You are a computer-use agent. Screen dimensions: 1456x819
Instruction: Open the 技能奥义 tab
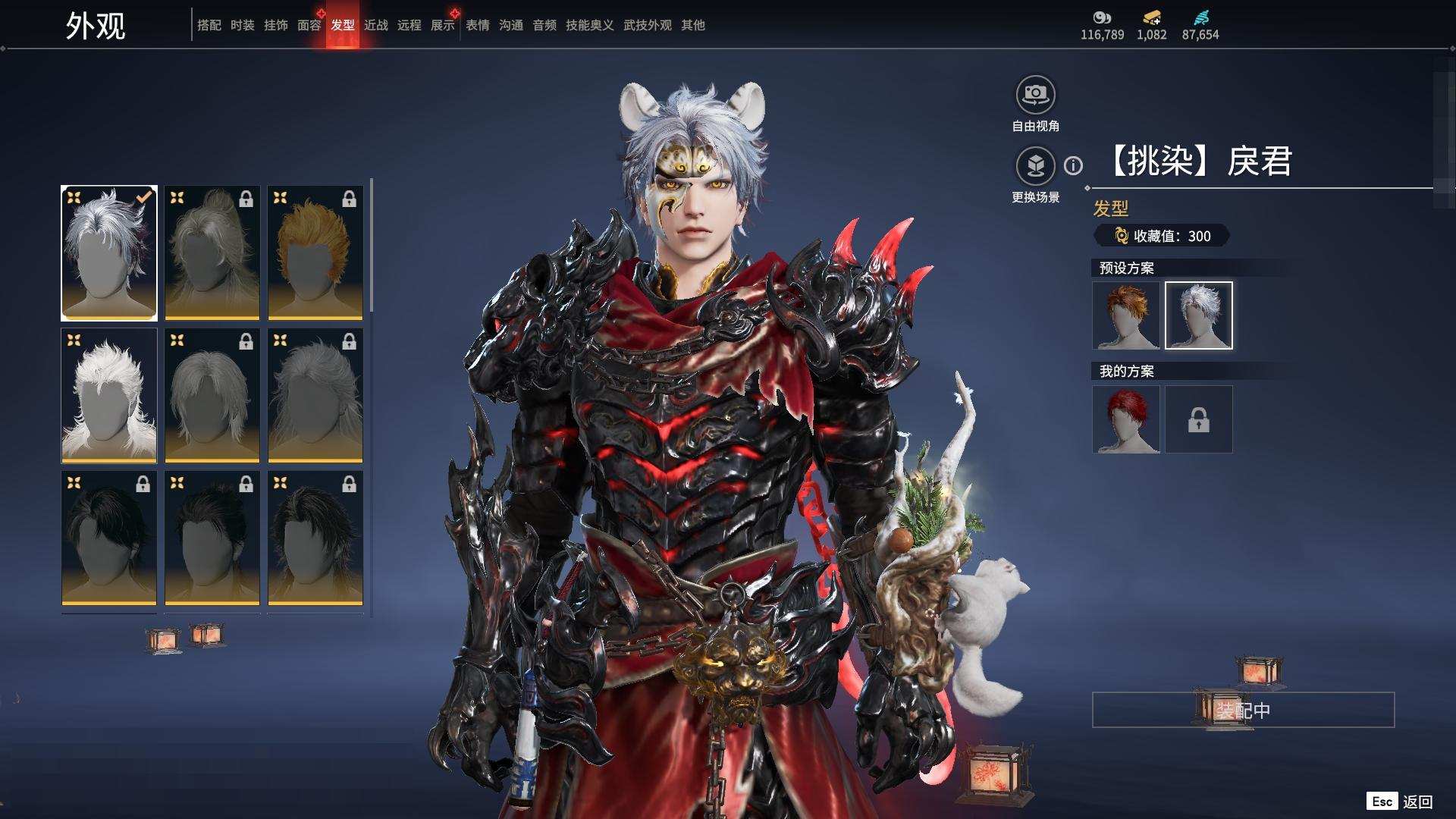point(589,25)
